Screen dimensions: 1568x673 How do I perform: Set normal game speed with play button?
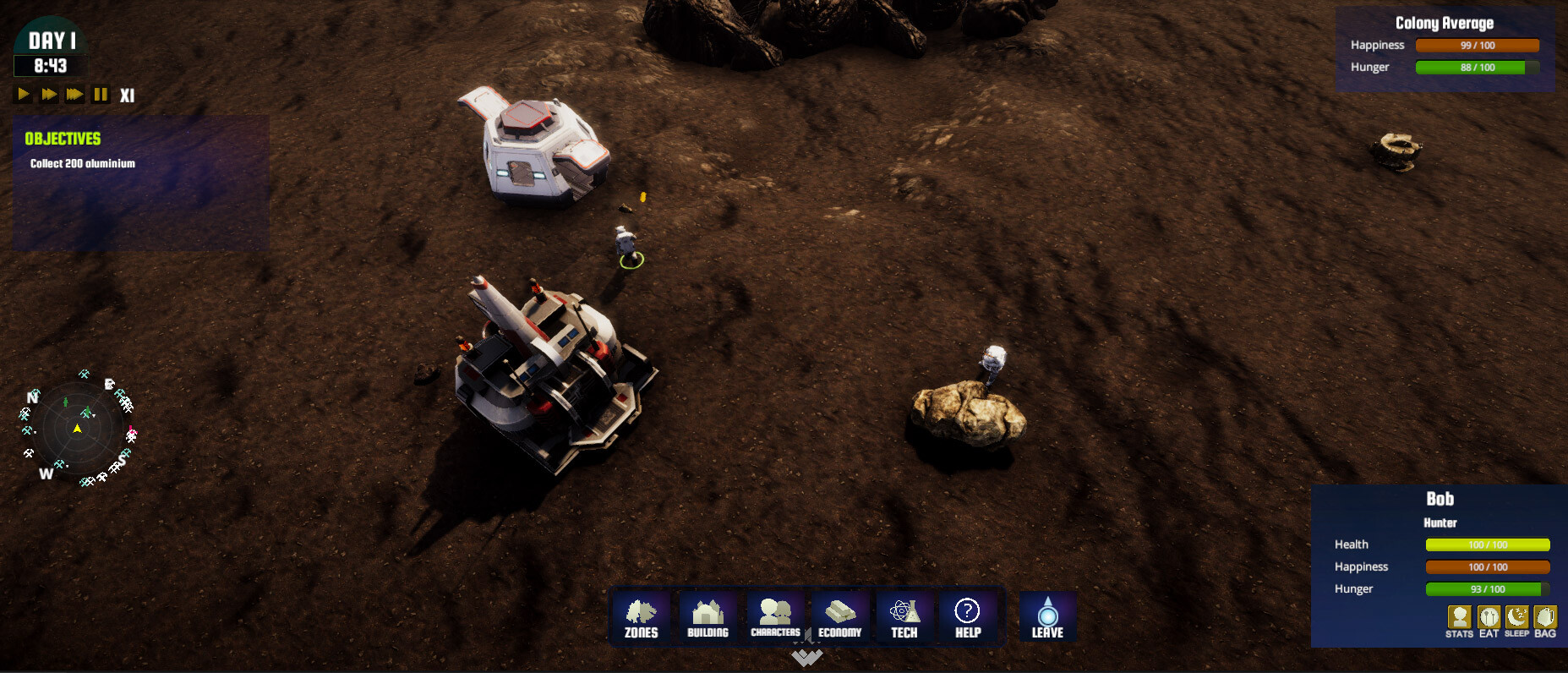tap(23, 95)
